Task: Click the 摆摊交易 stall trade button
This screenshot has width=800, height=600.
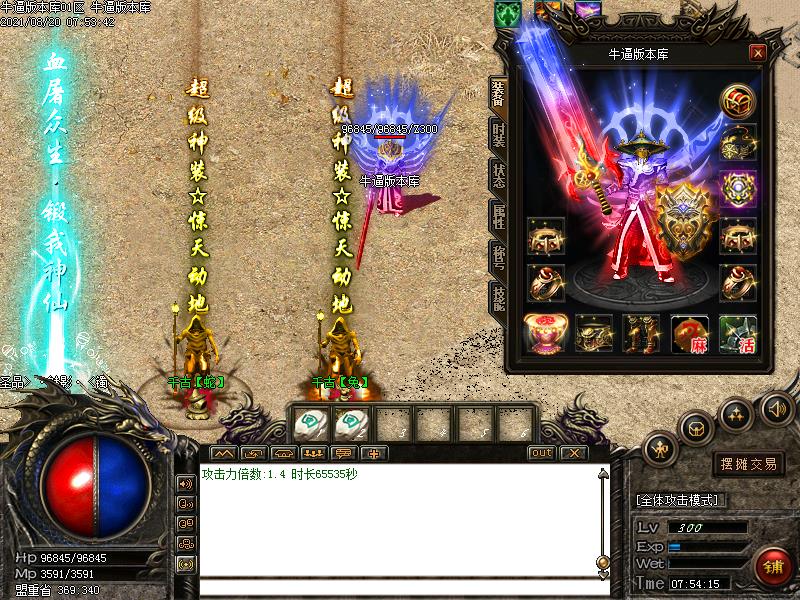Action: [748, 464]
